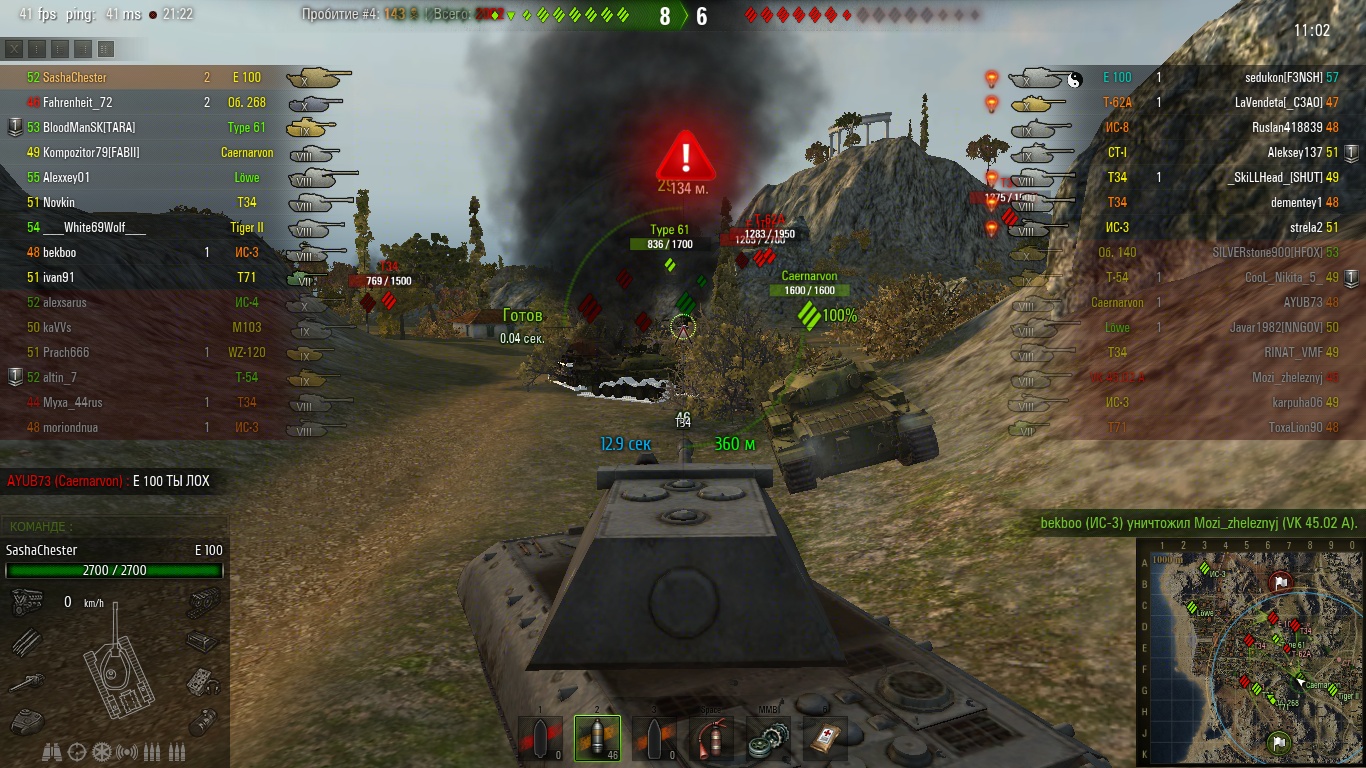Open the team chat input field
The height and width of the screenshot is (768, 1366).
(x=115, y=527)
